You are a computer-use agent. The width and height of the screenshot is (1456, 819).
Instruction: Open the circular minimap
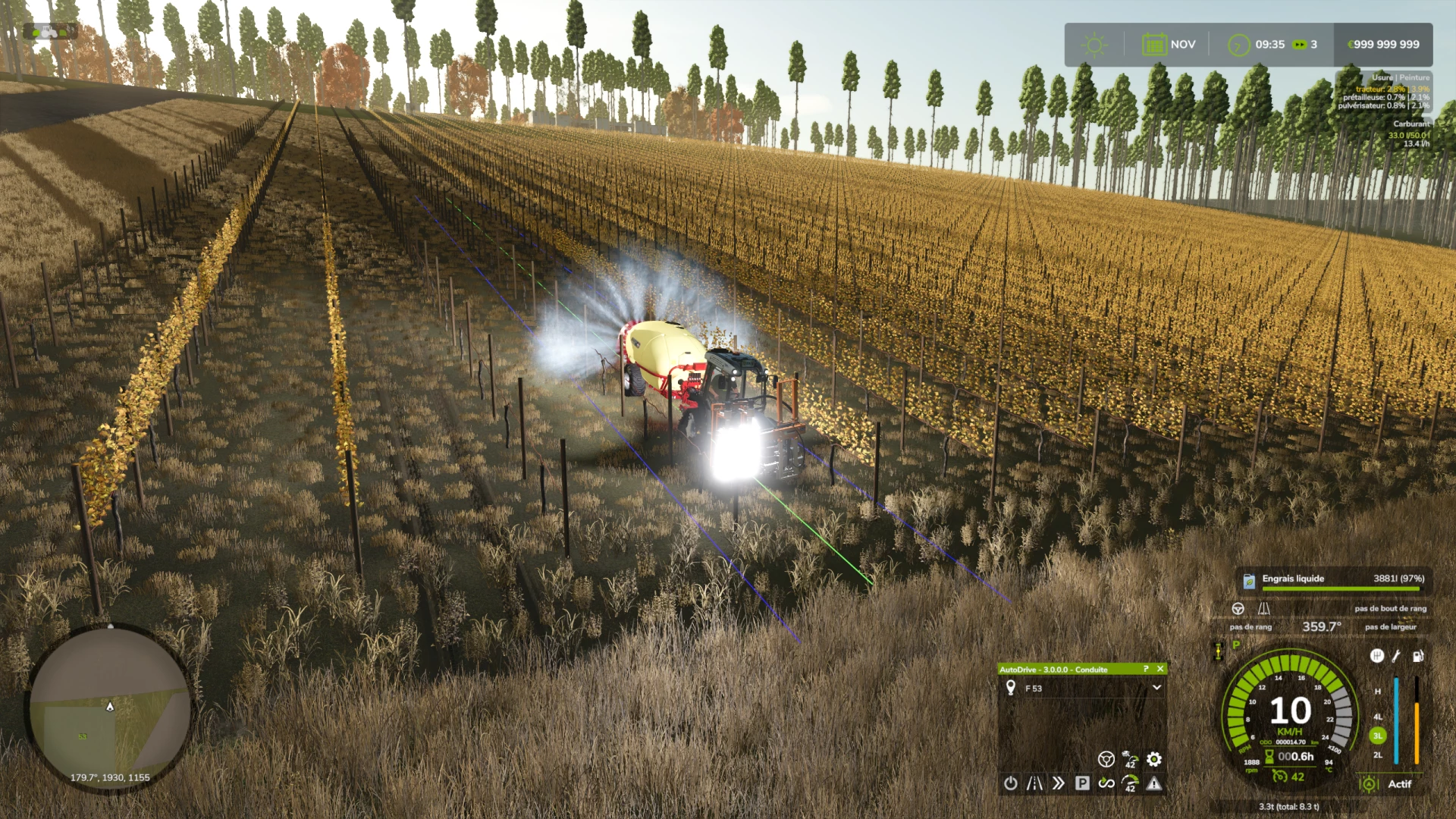pos(110,709)
